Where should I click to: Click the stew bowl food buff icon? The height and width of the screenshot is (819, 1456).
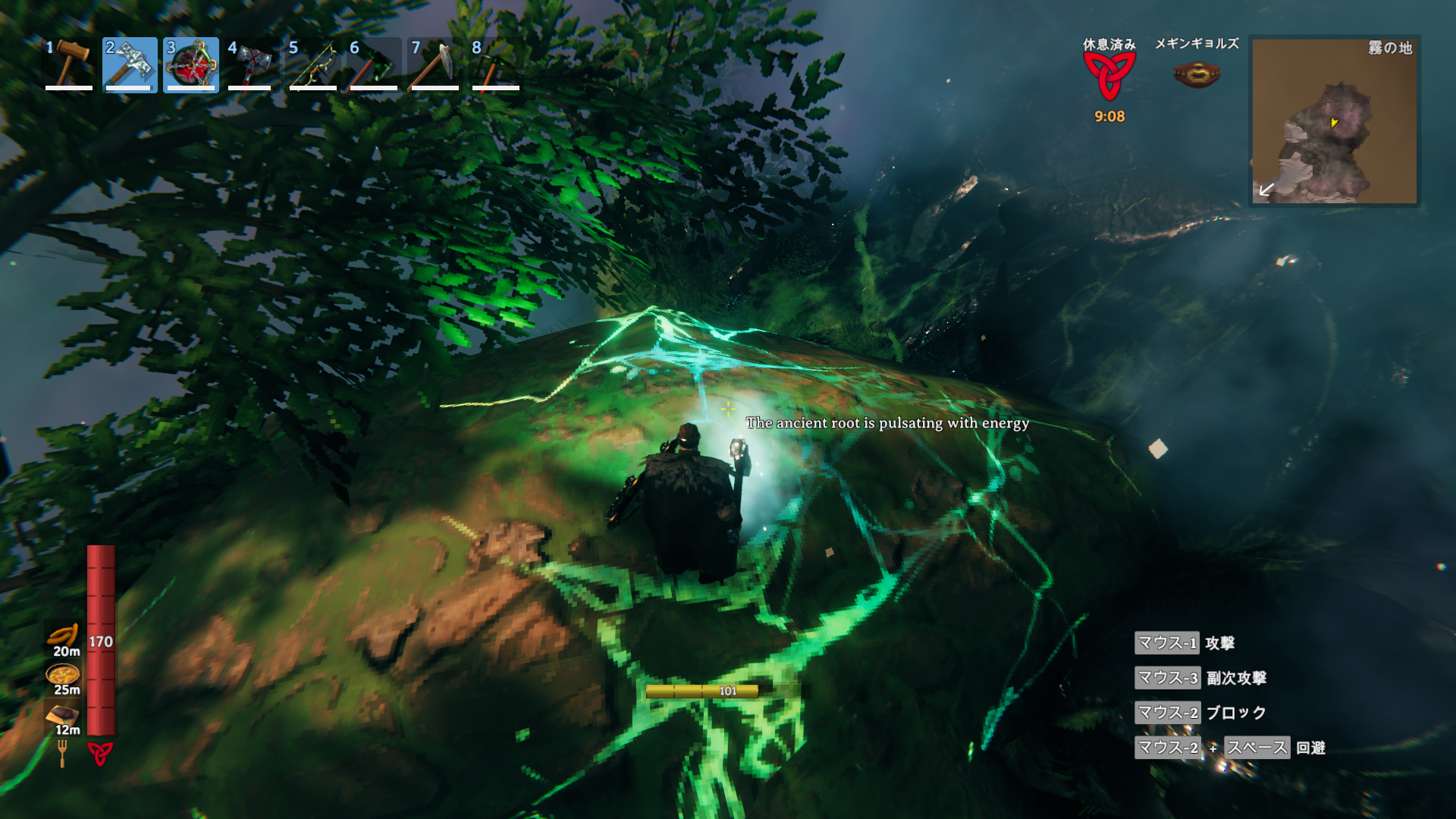pos(63,673)
